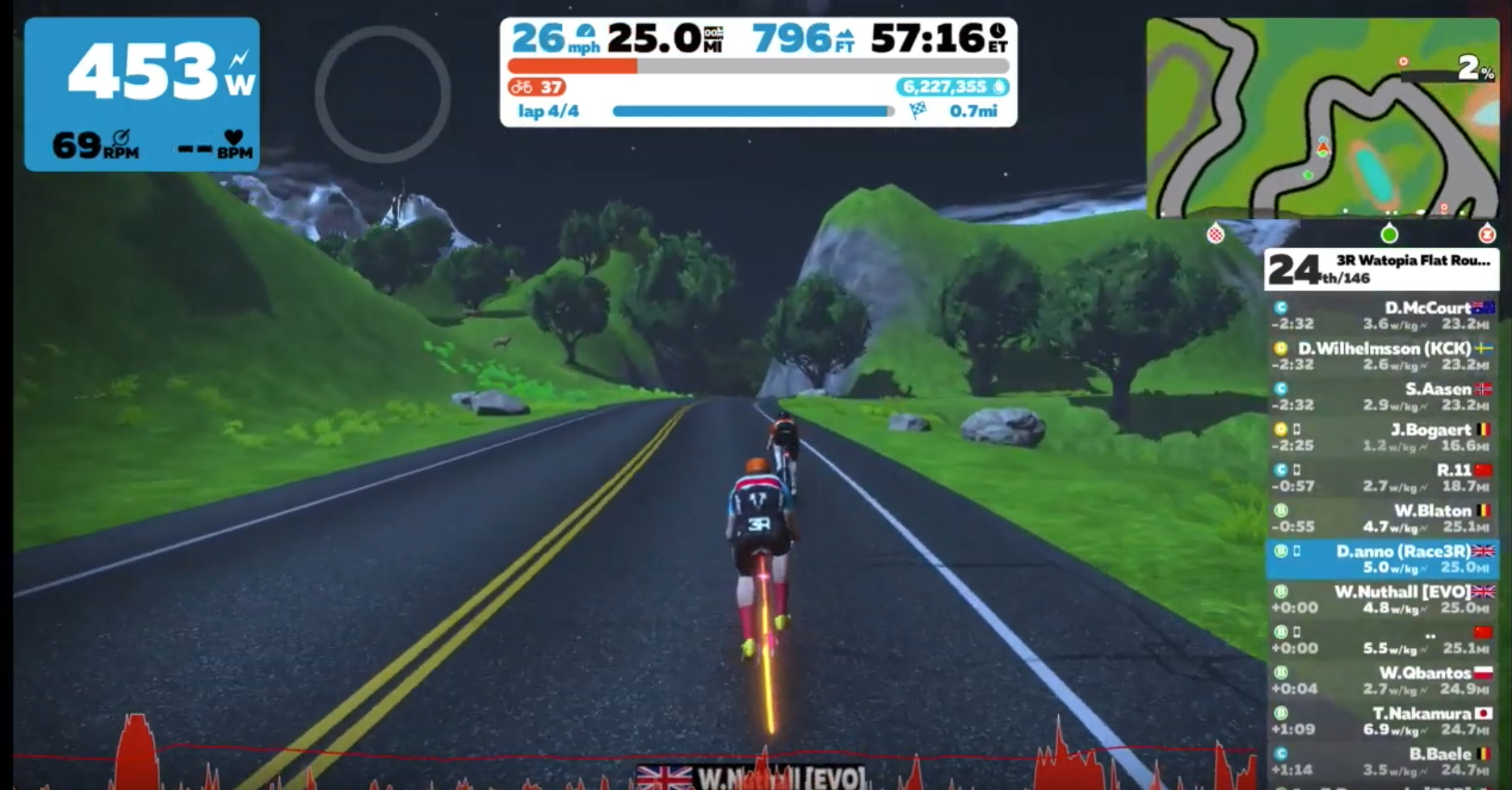Click the empty power-up ring
Screen dimensions: 1512x790
tap(382, 94)
